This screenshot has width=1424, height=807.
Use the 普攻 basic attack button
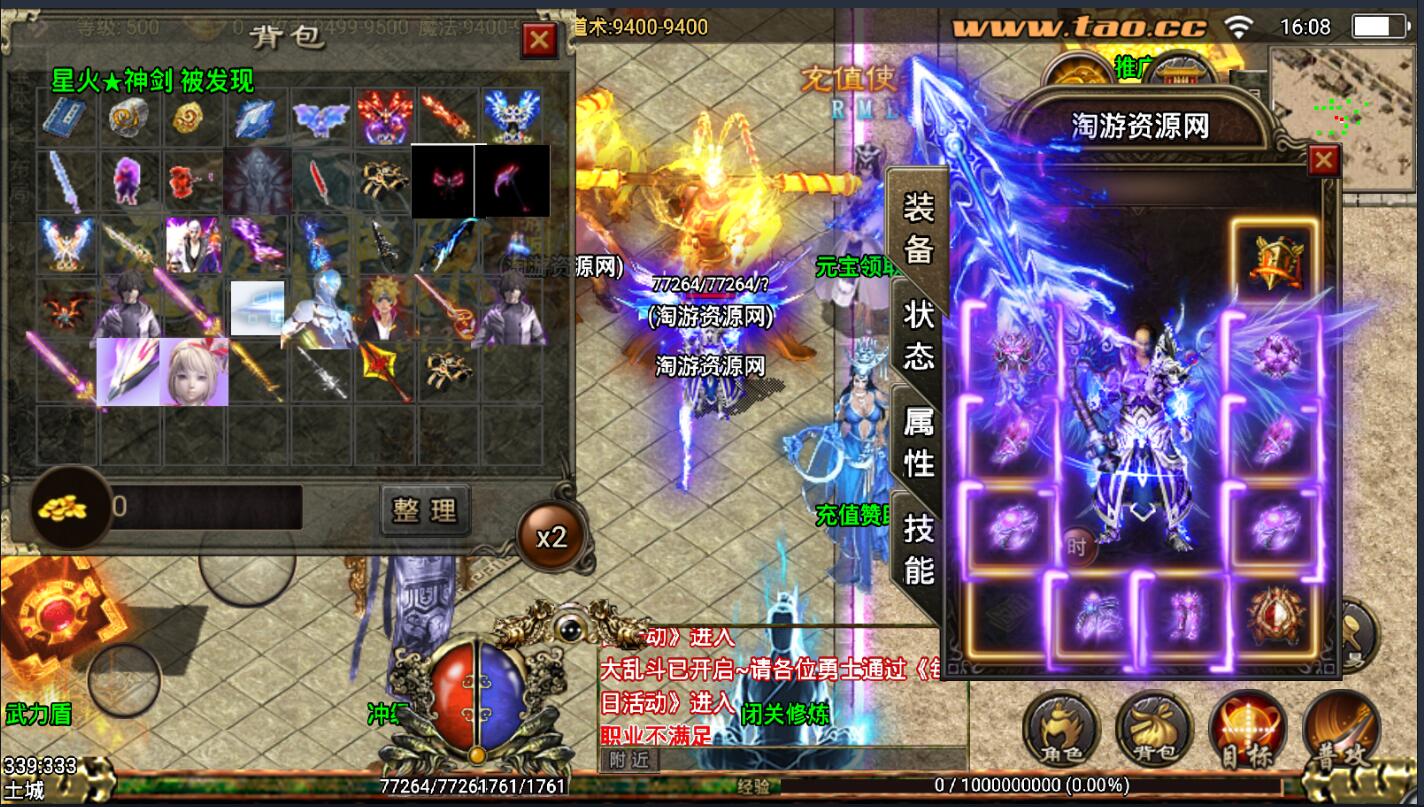click(x=1341, y=732)
